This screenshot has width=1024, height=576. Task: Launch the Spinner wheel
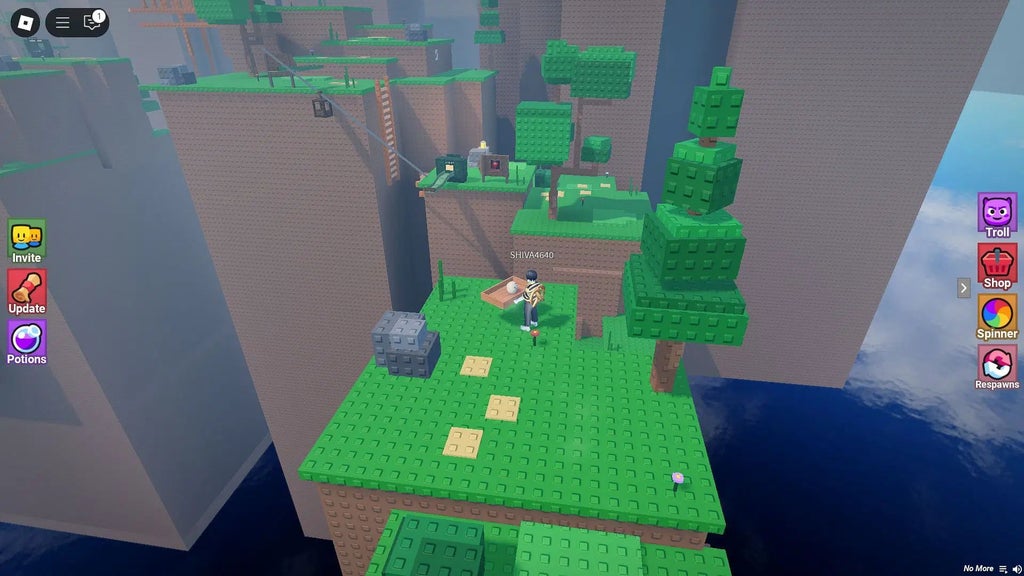997,317
